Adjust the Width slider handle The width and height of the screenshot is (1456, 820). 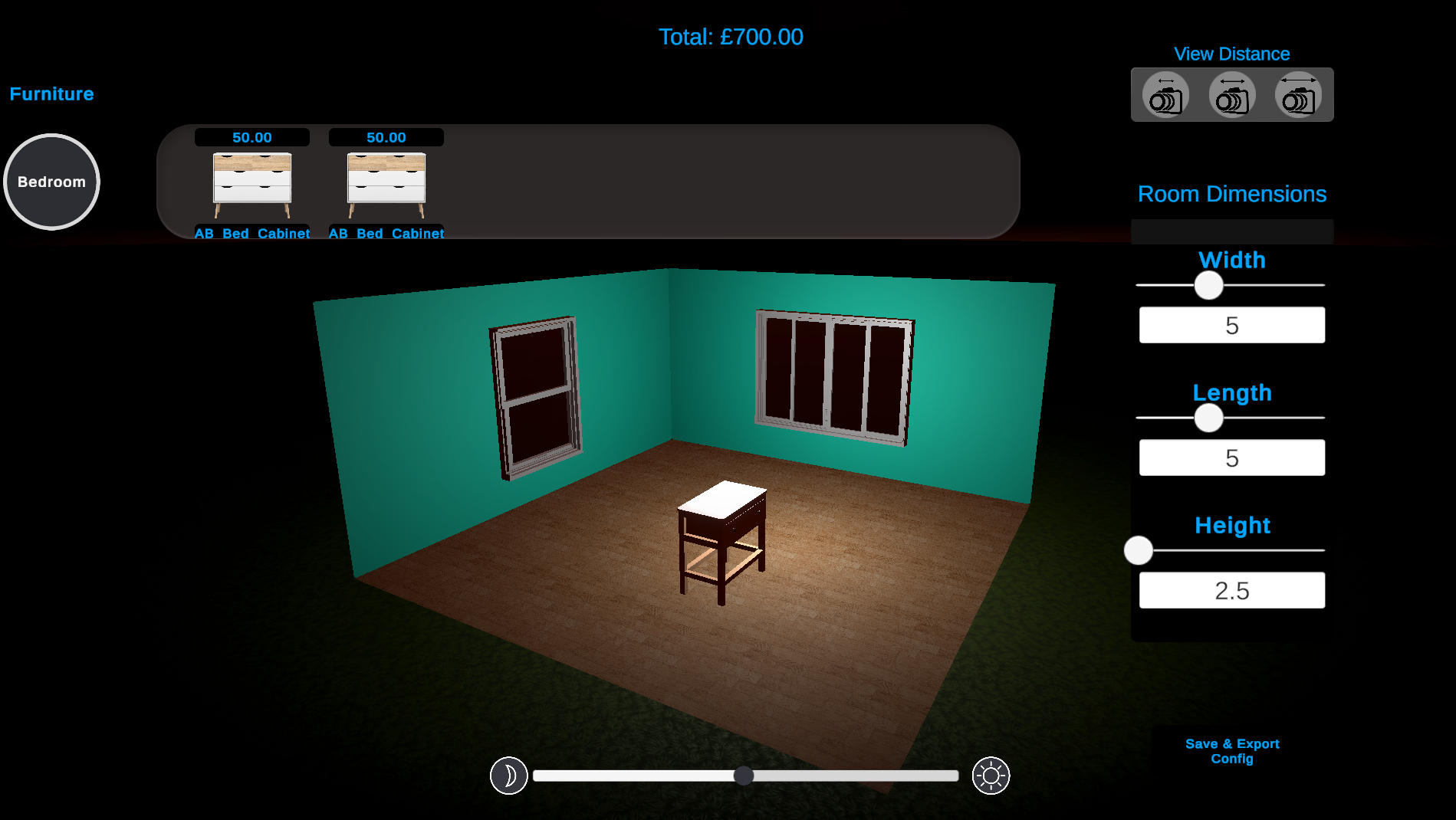1209,286
